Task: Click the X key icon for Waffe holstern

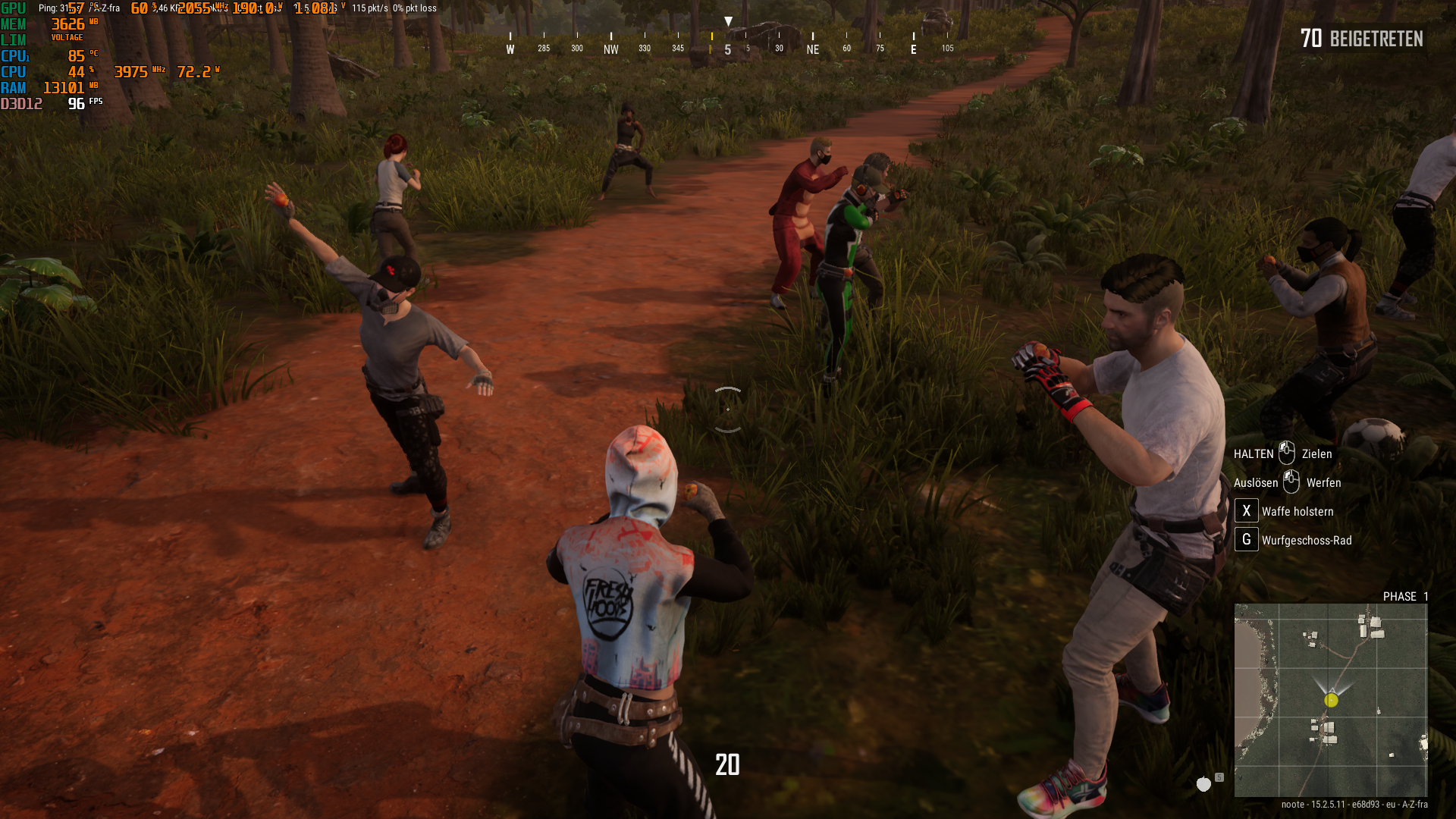Action: [x=1246, y=511]
